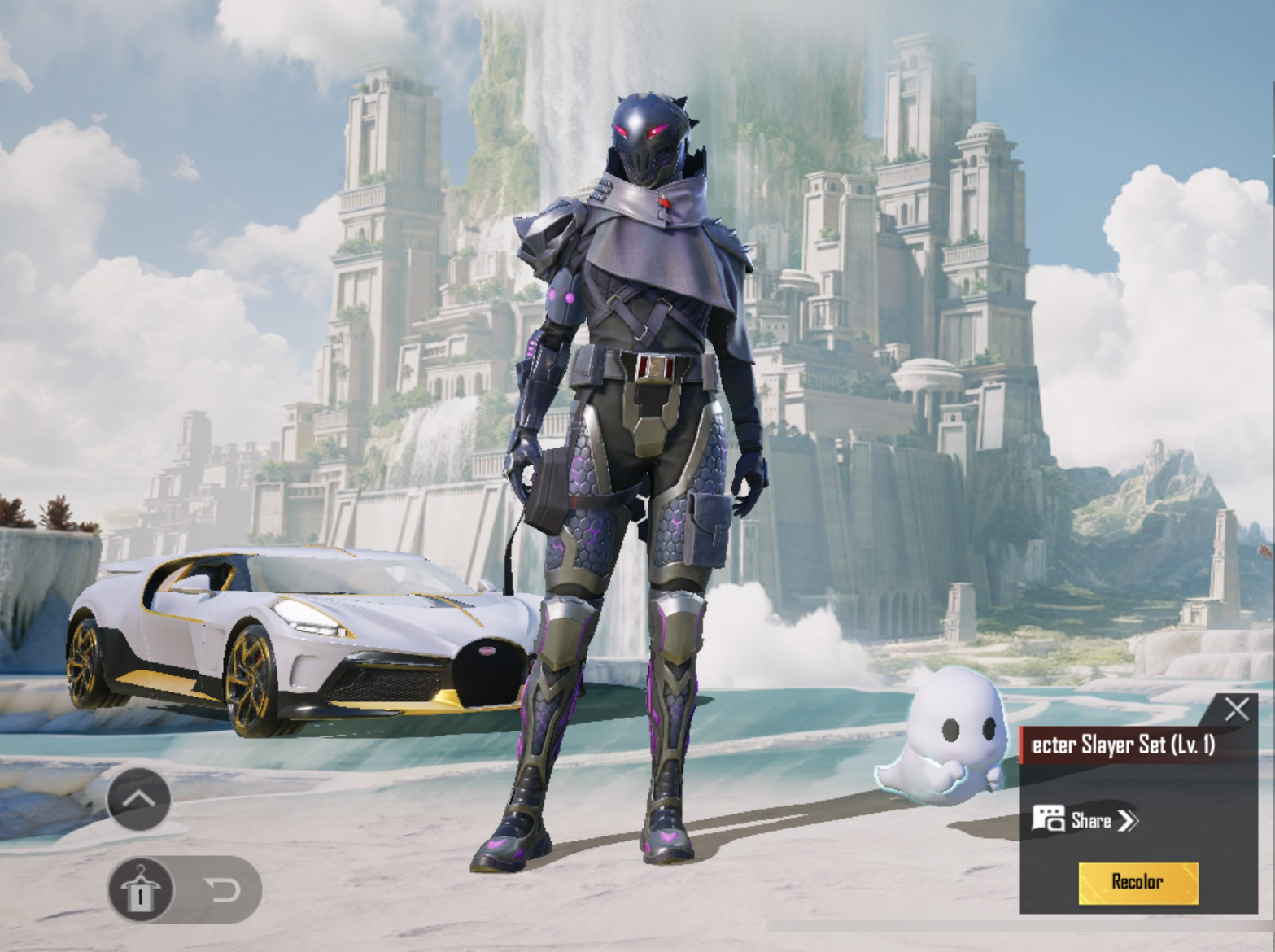Viewport: 1275px width, 952px height.
Task: Expand the panel with the up arrow
Action: pos(139,799)
